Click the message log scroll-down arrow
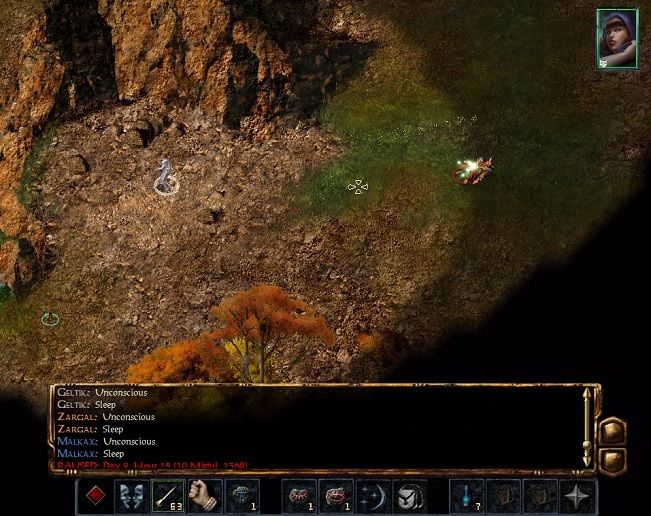This screenshot has width=651, height=516. pyautogui.click(x=588, y=461)
